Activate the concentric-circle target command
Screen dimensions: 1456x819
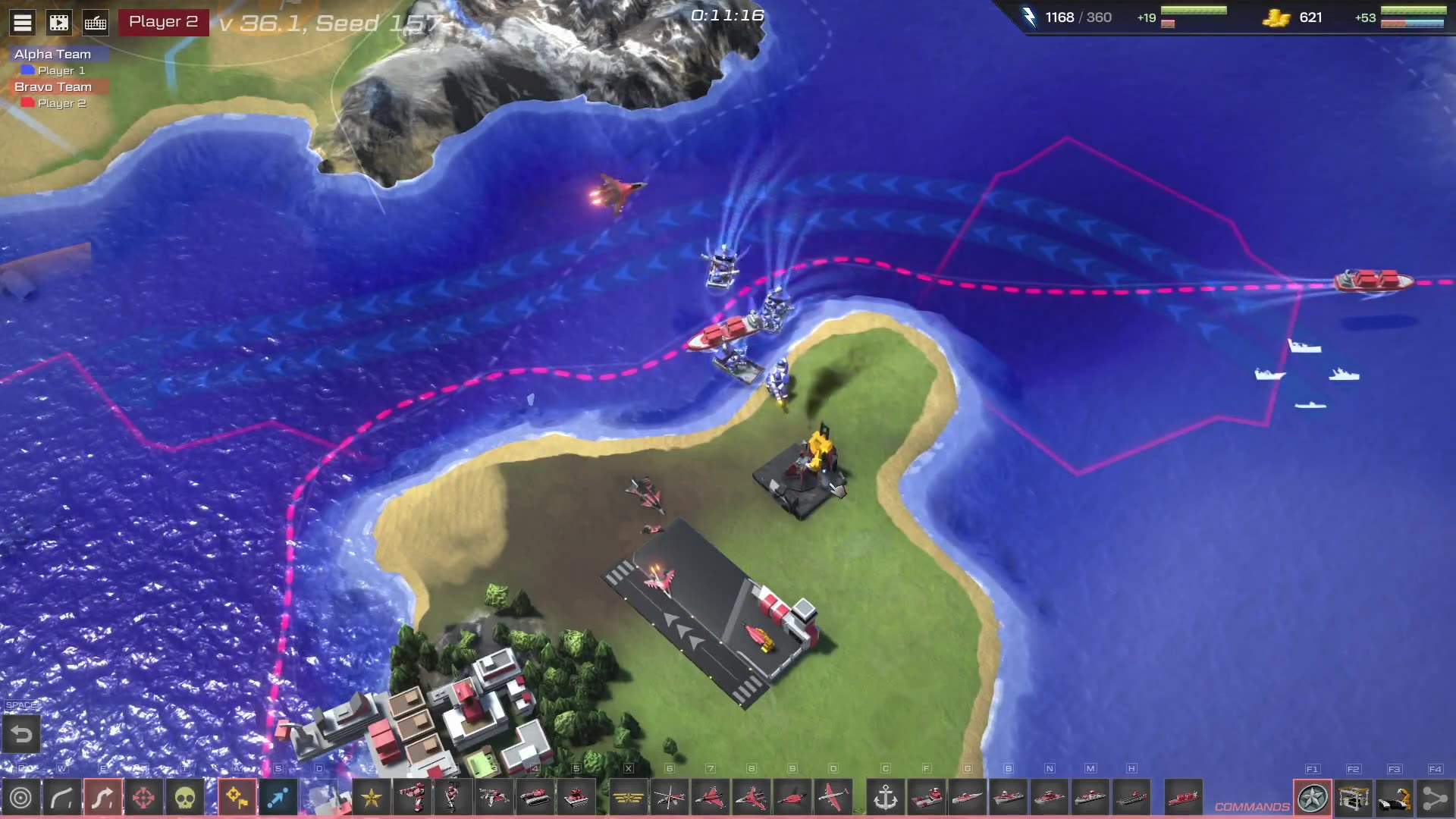[21, 798]
